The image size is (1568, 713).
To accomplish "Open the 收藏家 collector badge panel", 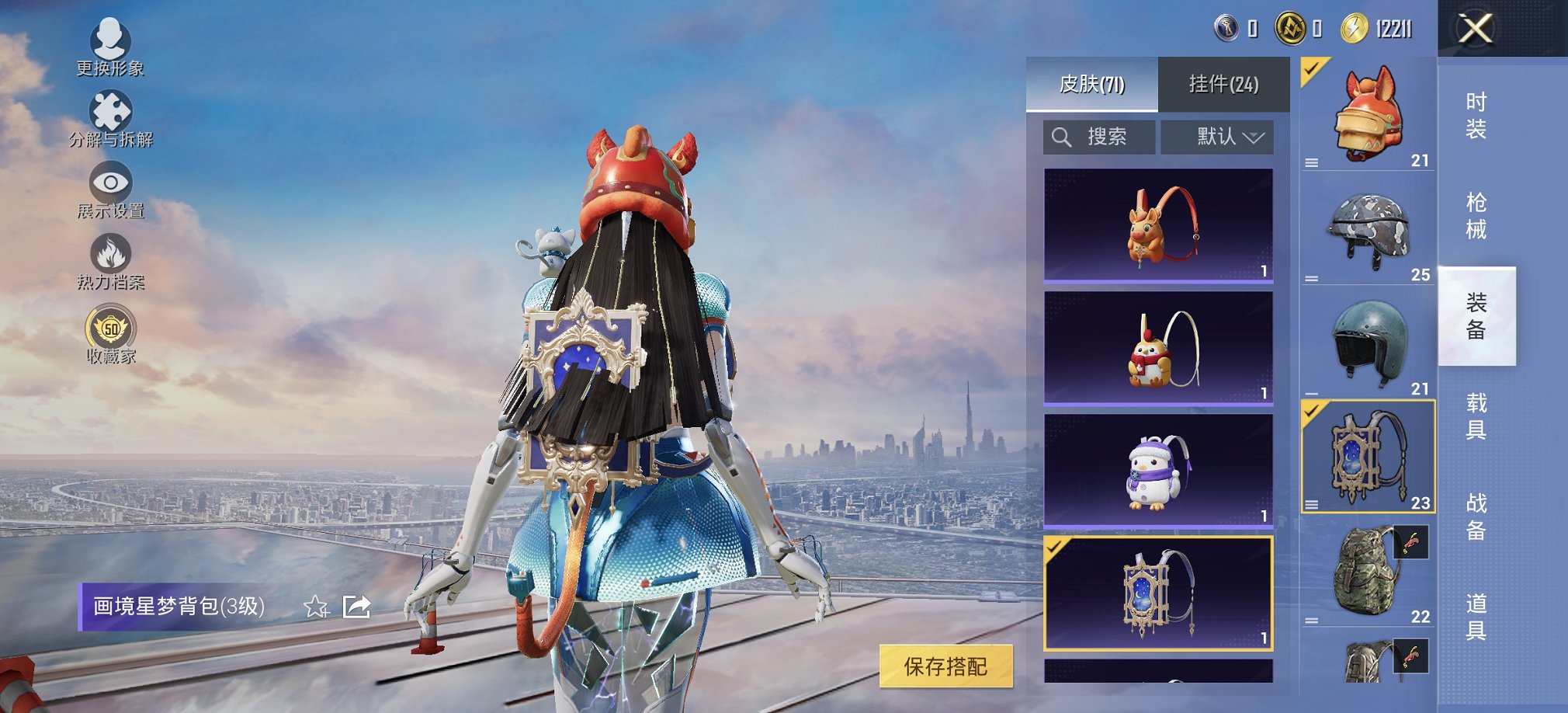I will (x=112, y=329).
